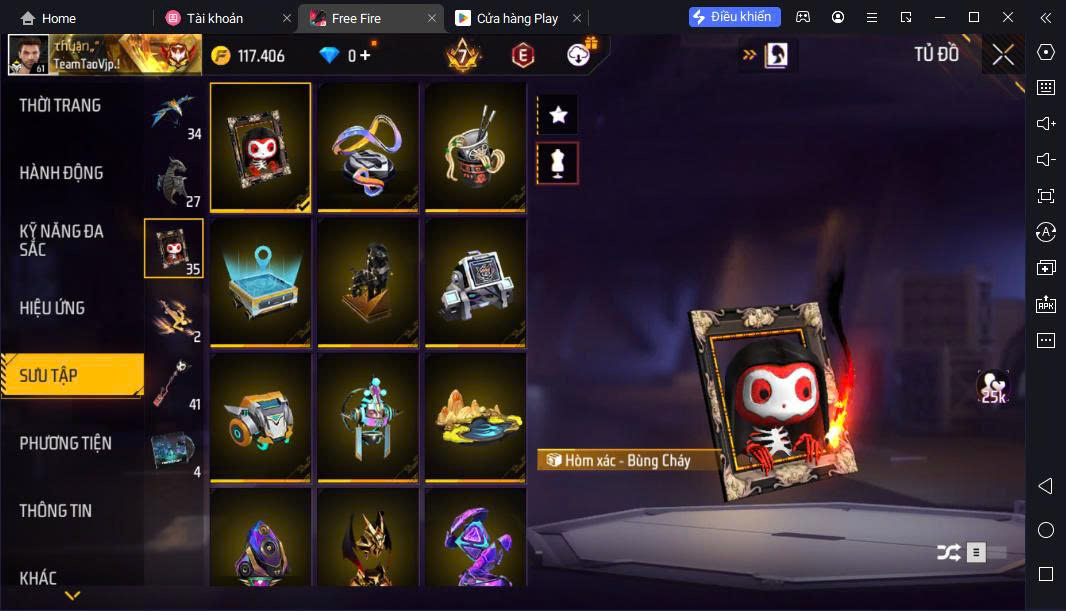
Task: Choose the PHƯƠNG TIỆN category
Action: coord(65,443)
